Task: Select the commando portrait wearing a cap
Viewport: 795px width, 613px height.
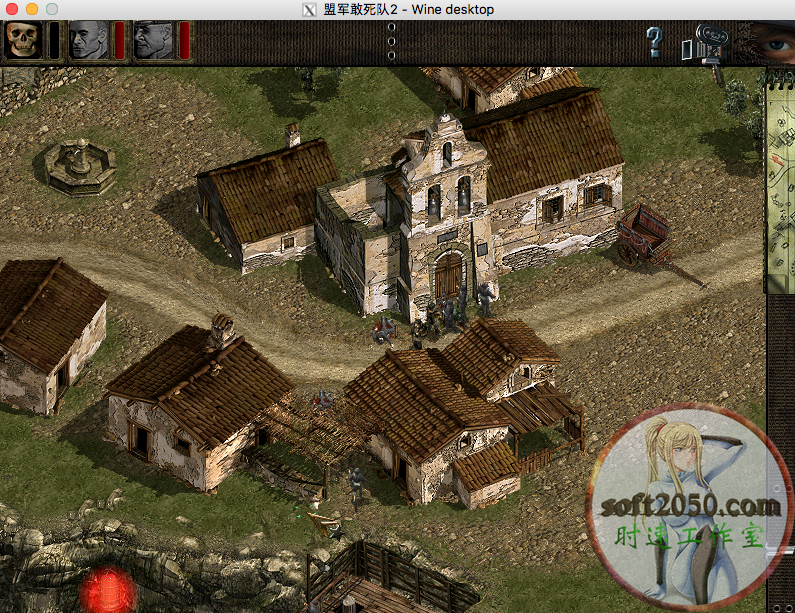Action: (153, 40)
